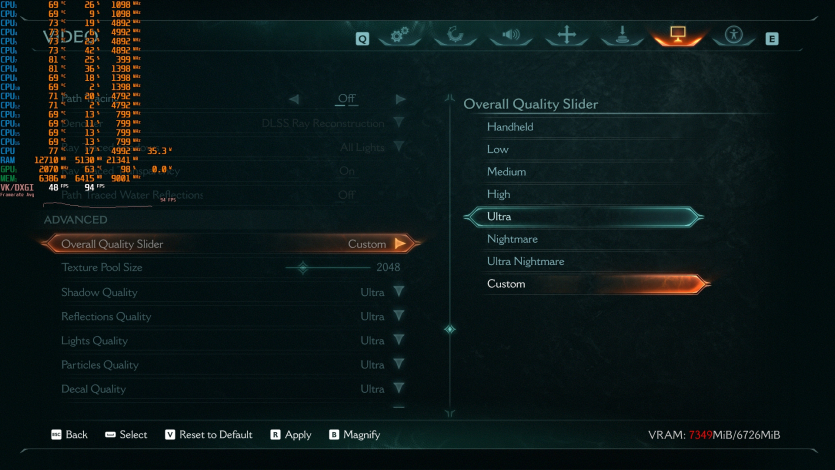Image resolution: width=835 pixels, height=470 pixels.
Task: Choose the Nightmare quality preset
Action: point(512,239)
